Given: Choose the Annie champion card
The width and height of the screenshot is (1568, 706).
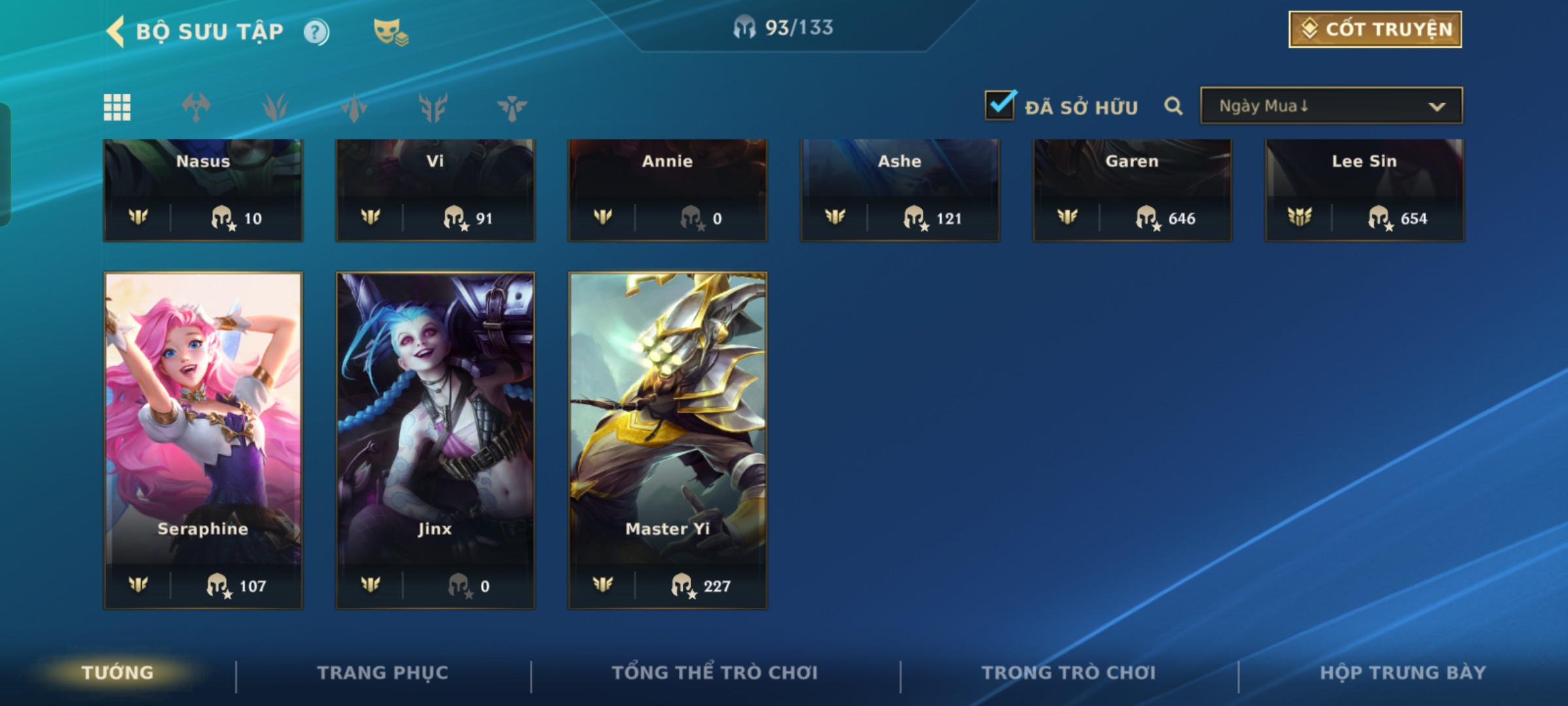Looking at the screenshot, I should 668,190.
